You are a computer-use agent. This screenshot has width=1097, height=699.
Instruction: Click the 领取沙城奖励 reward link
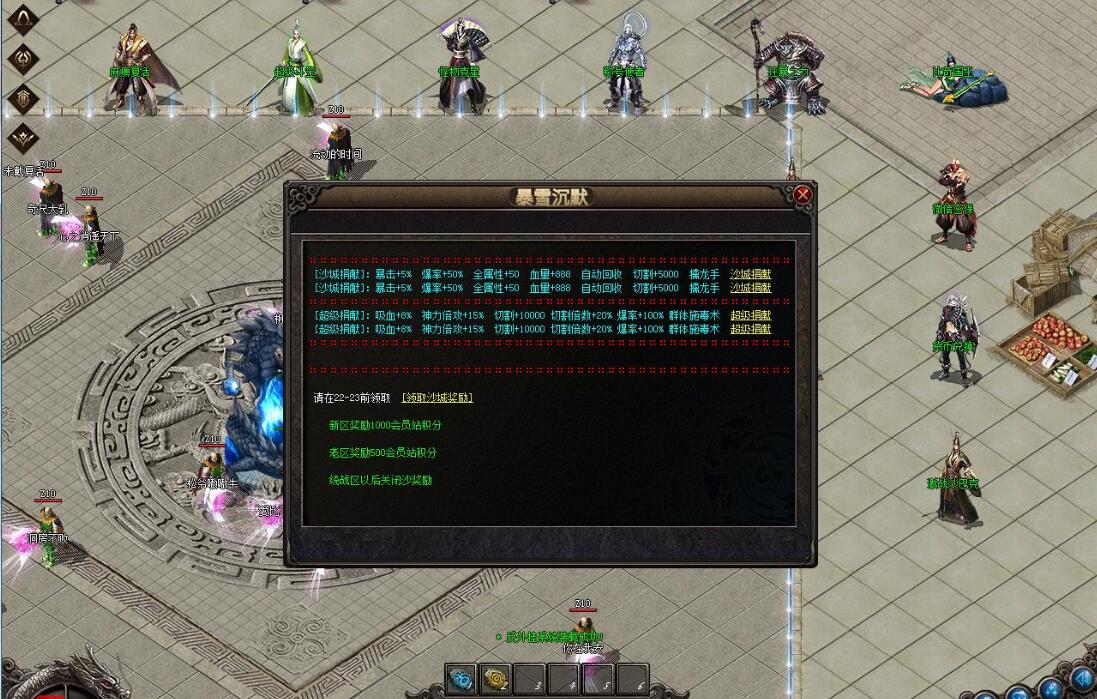point(437,397)
